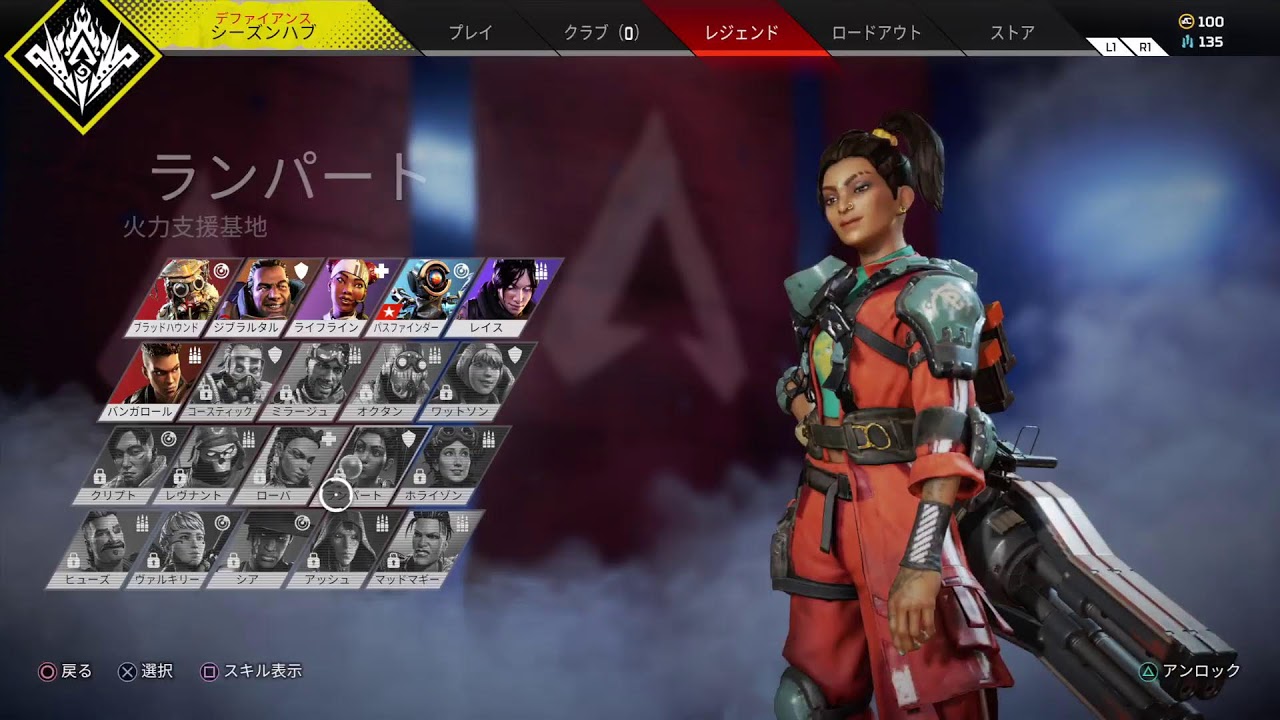The height and width of the screenshot is (720, 1280).
Task: Go to the ロードアウト tab
Action: (x=875, y=32)
